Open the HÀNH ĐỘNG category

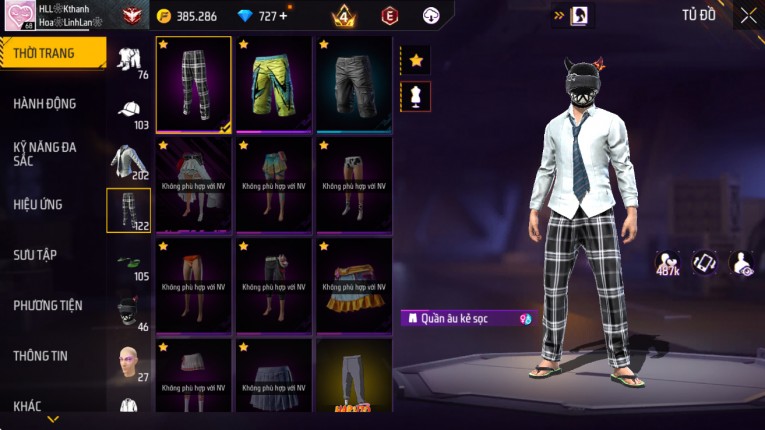point(45,103)
